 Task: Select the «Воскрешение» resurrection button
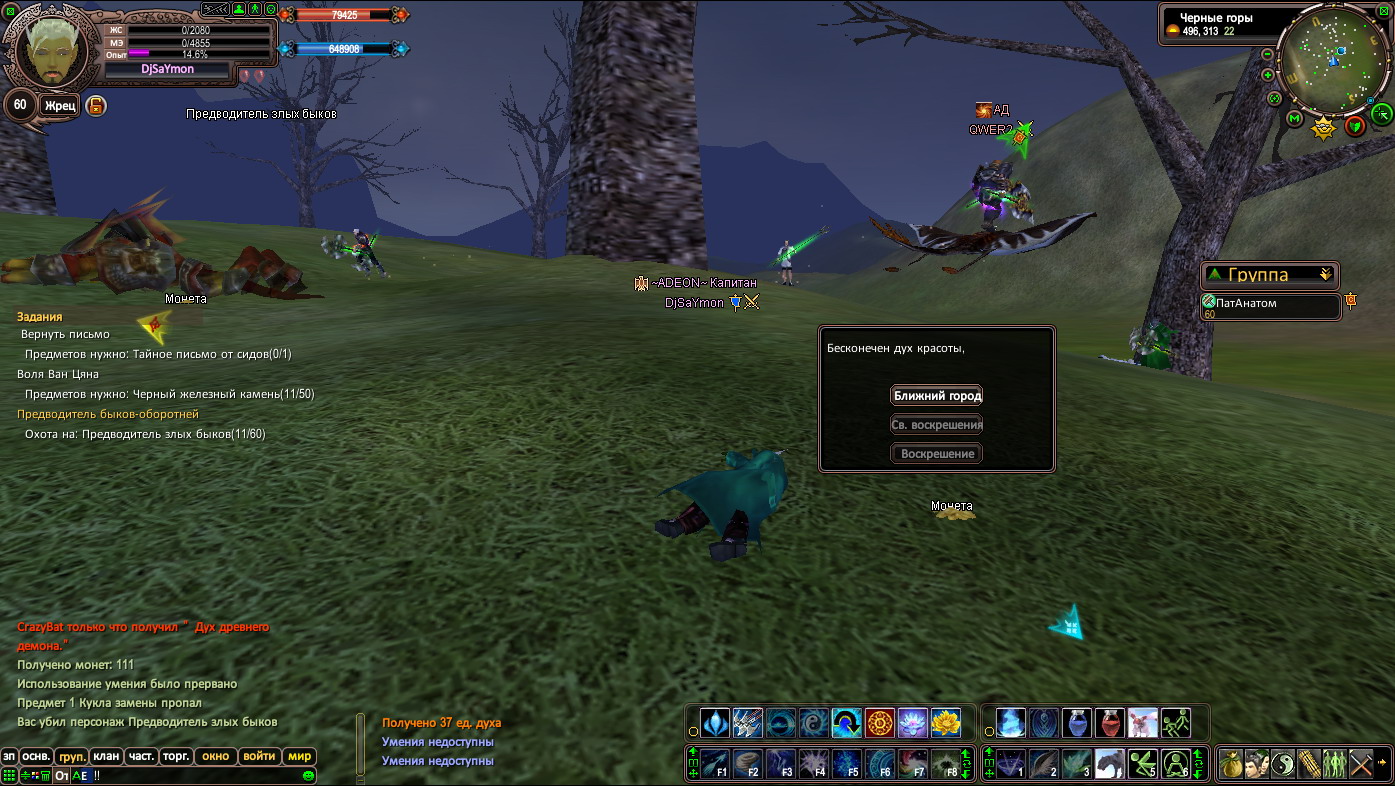click(937, 454)
